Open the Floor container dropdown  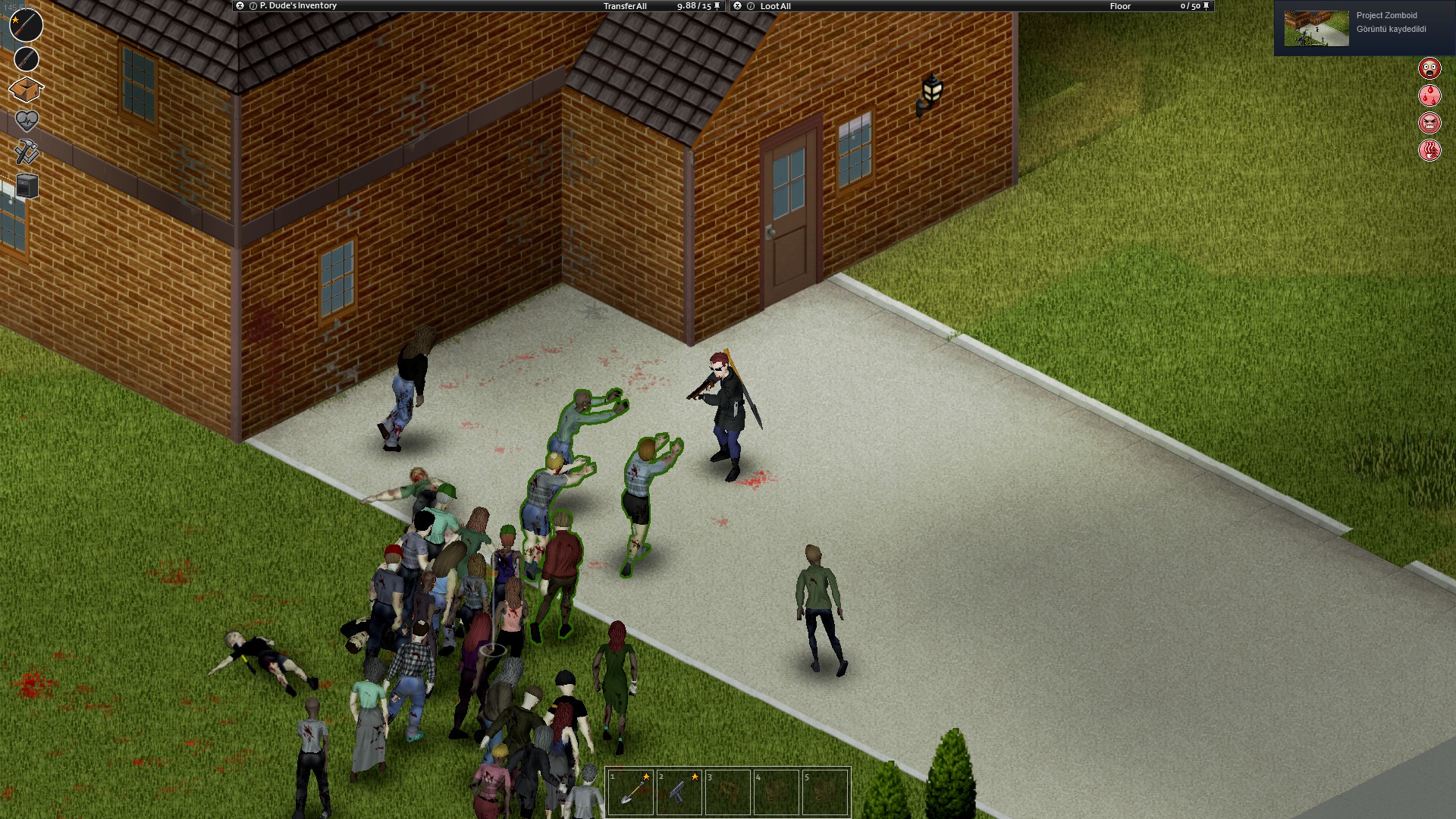coord(1120,6)
